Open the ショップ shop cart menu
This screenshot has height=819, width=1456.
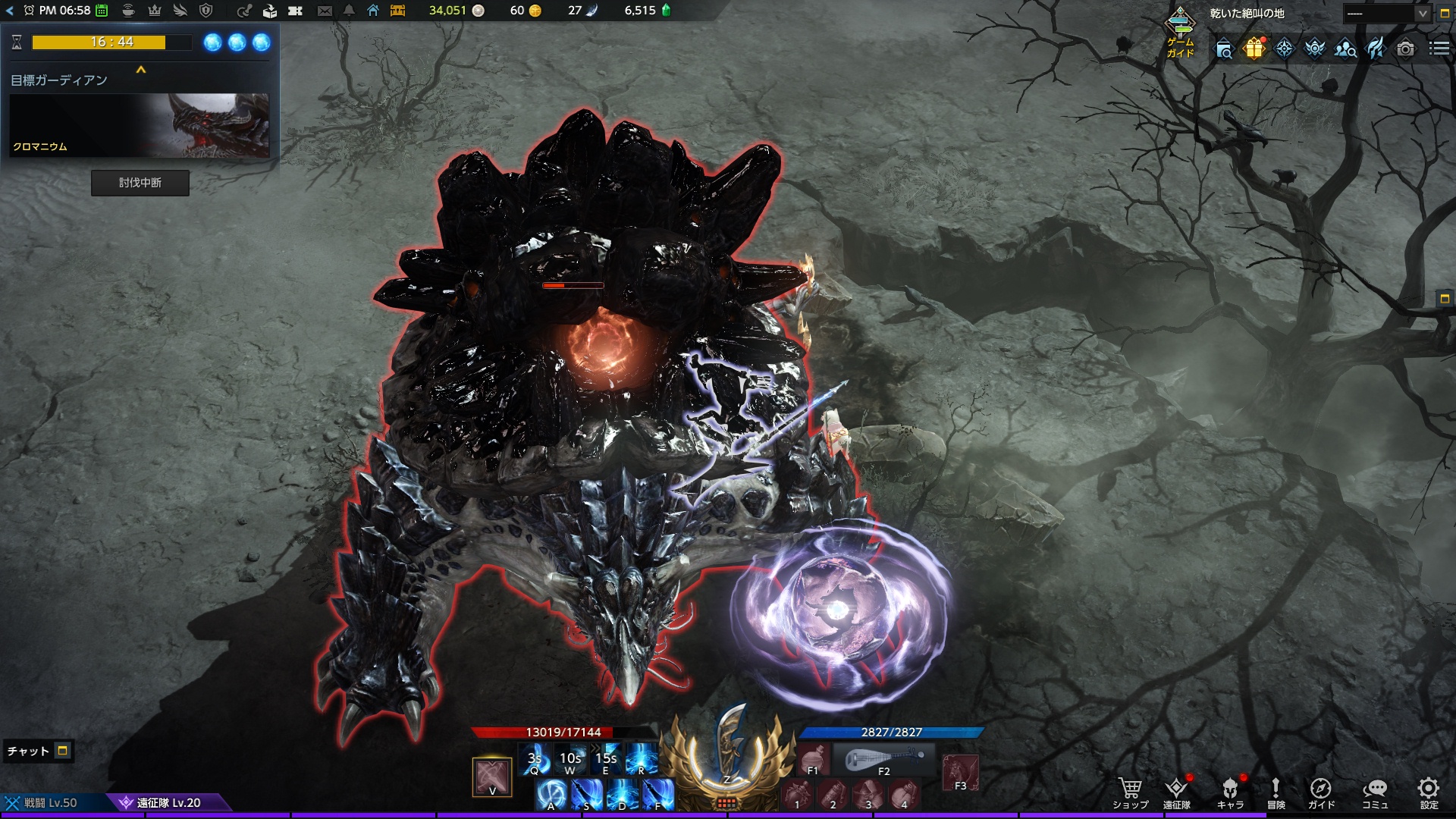tap(1130, 793)
